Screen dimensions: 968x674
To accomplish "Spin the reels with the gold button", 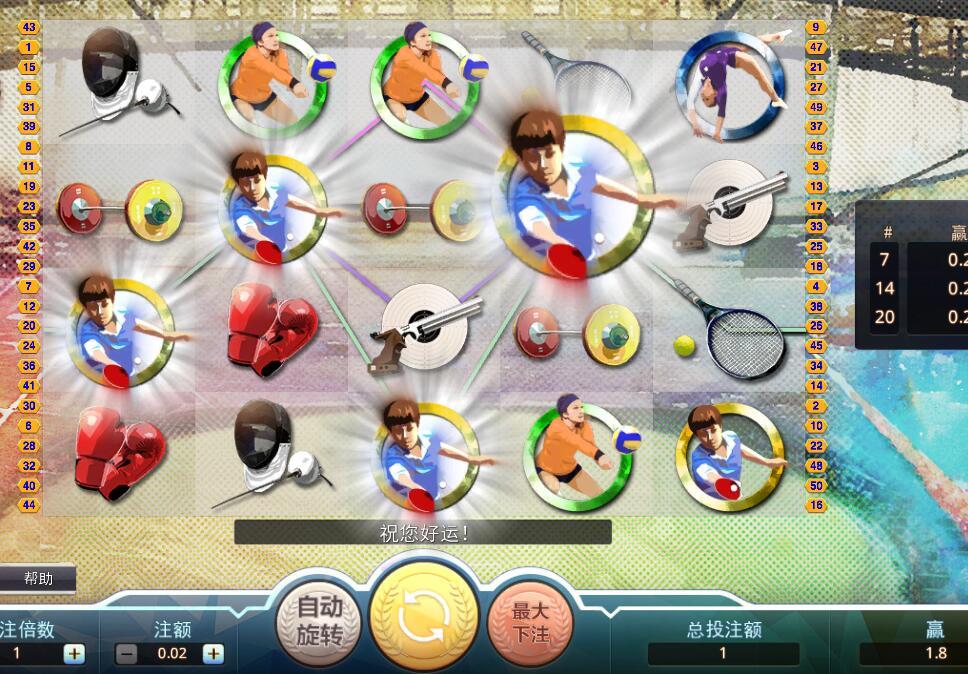I will [x=423, y=618].
